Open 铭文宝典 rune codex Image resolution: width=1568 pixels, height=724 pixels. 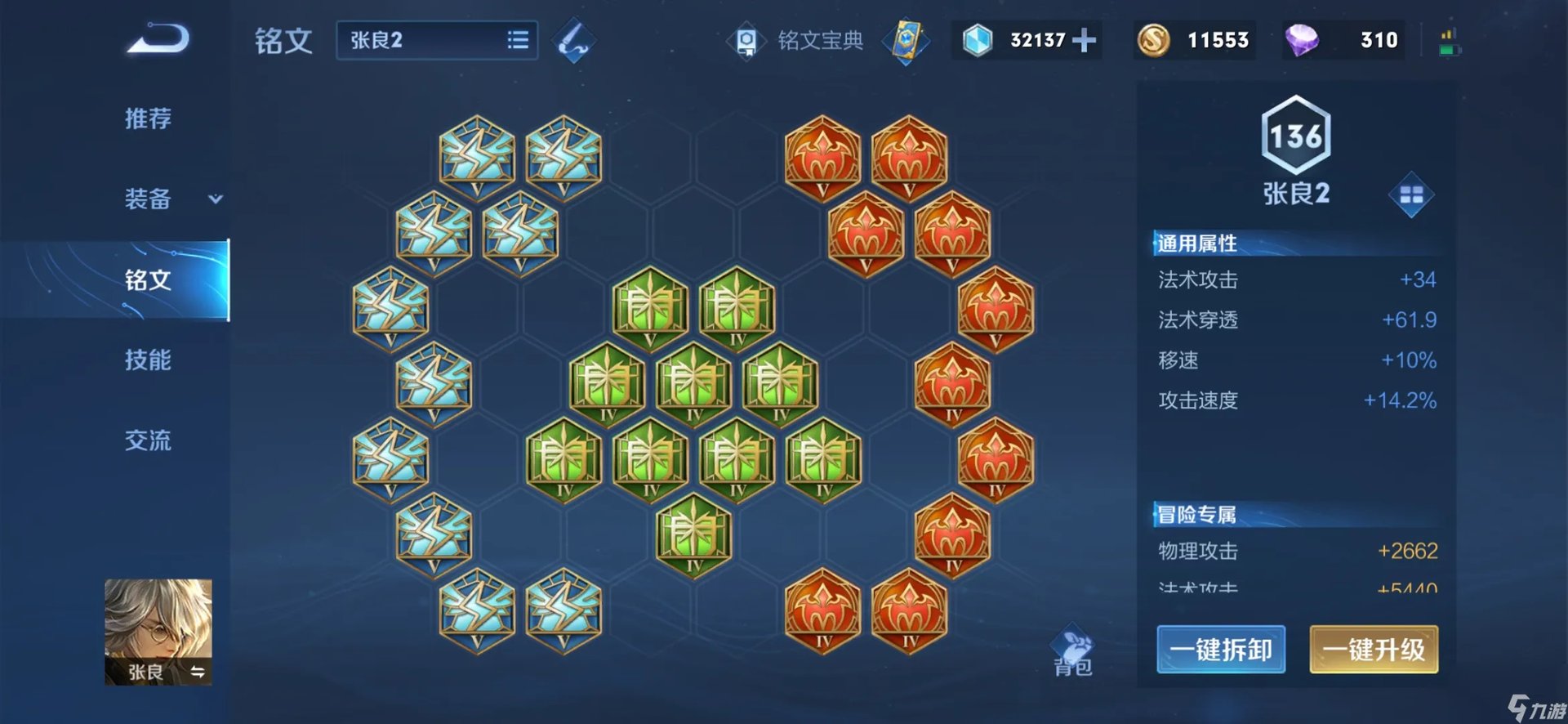(796, 41)
